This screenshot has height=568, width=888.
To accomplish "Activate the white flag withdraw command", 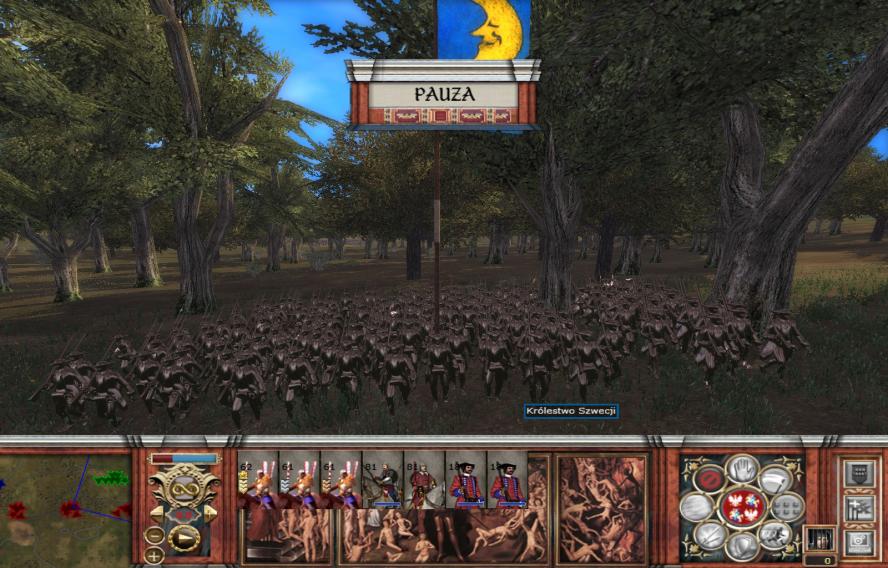I will pos(775,479).
